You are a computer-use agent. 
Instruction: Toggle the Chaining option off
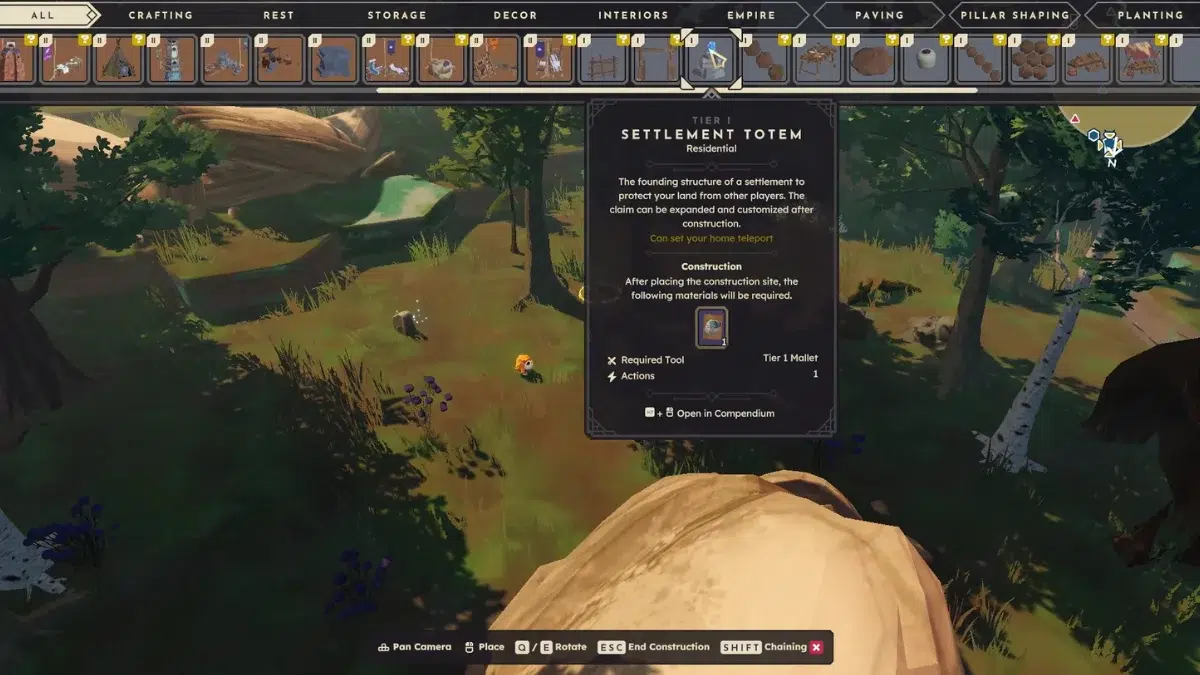[x=816, y=647]
